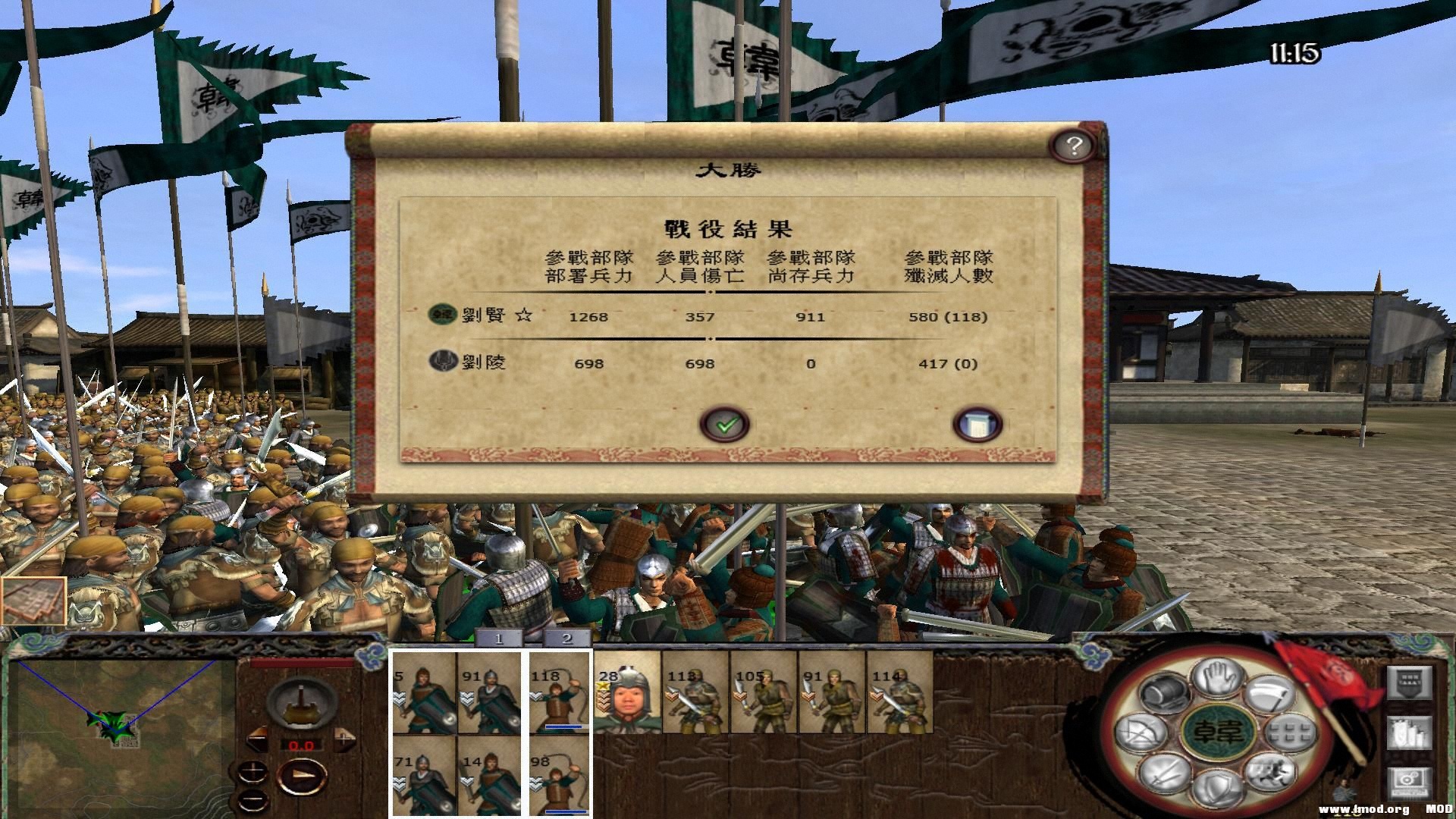Open the formation grid icon on the command wheel
The height and width of the screenshot is (819, 1456).
click(x=1289, y=733)
